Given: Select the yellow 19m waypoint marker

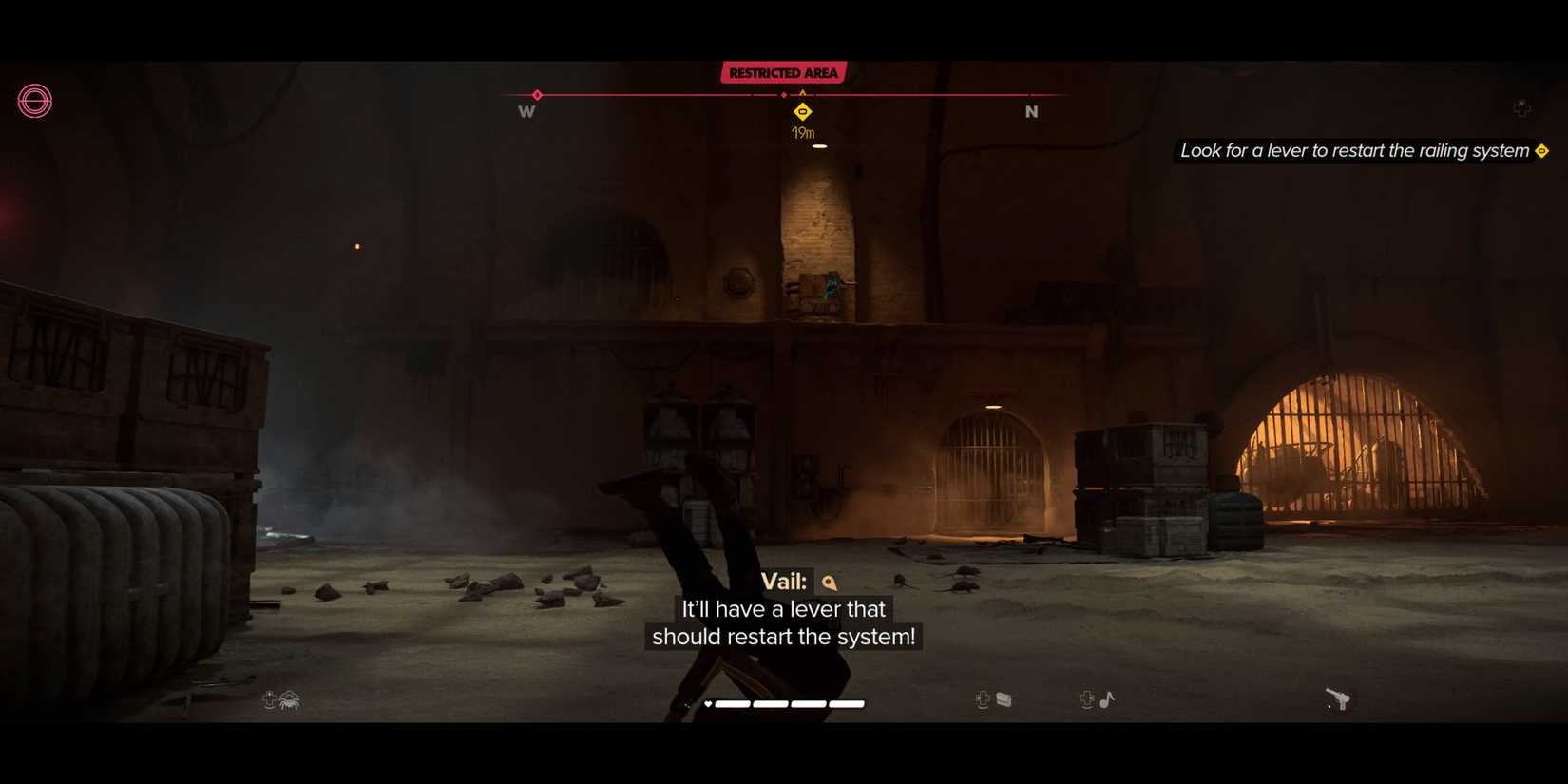Looking at the screenshot, I should click(801, 111).
